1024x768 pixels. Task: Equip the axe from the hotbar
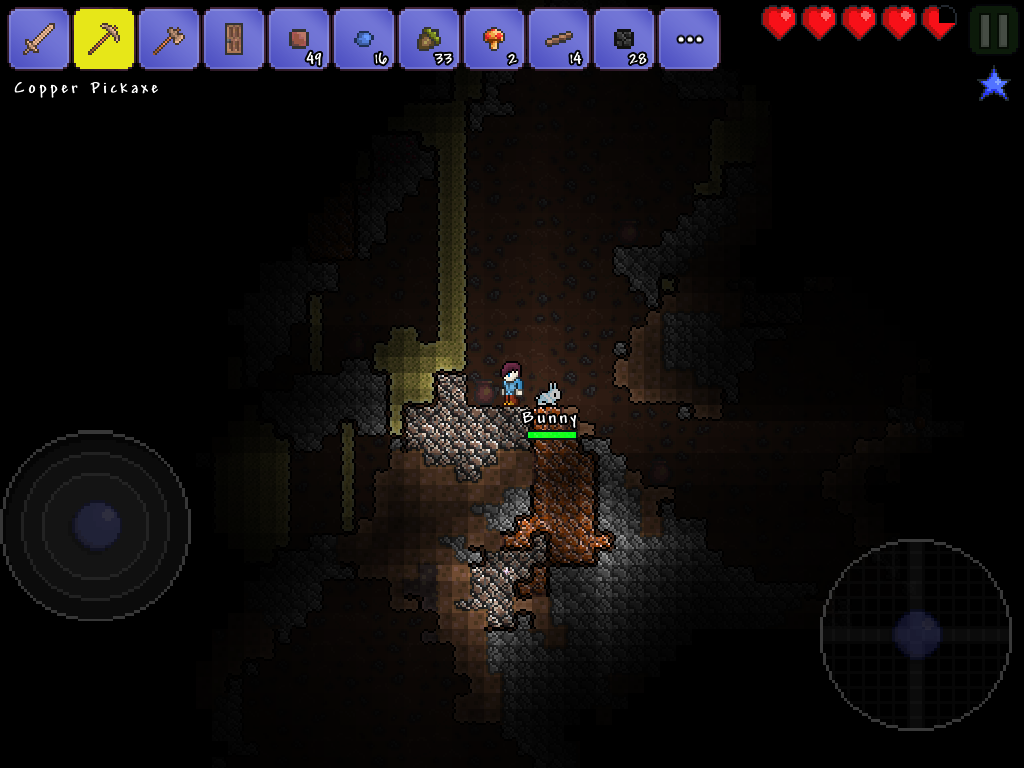click(169, 39)
